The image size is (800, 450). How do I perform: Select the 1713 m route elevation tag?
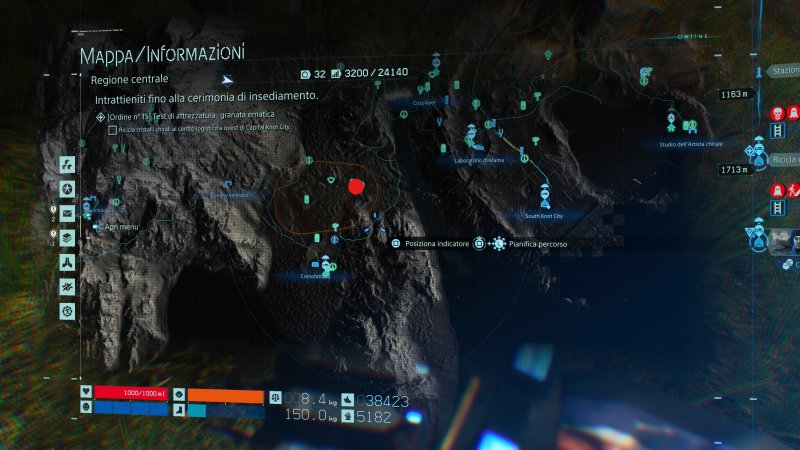click(x=733, y=170)
